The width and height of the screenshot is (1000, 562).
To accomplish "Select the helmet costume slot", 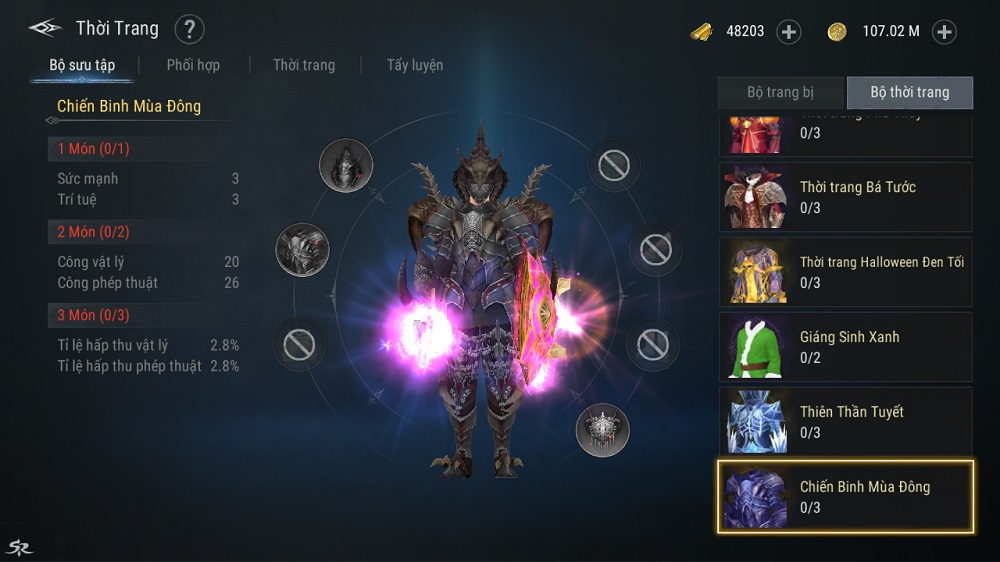I will point(346,165).
